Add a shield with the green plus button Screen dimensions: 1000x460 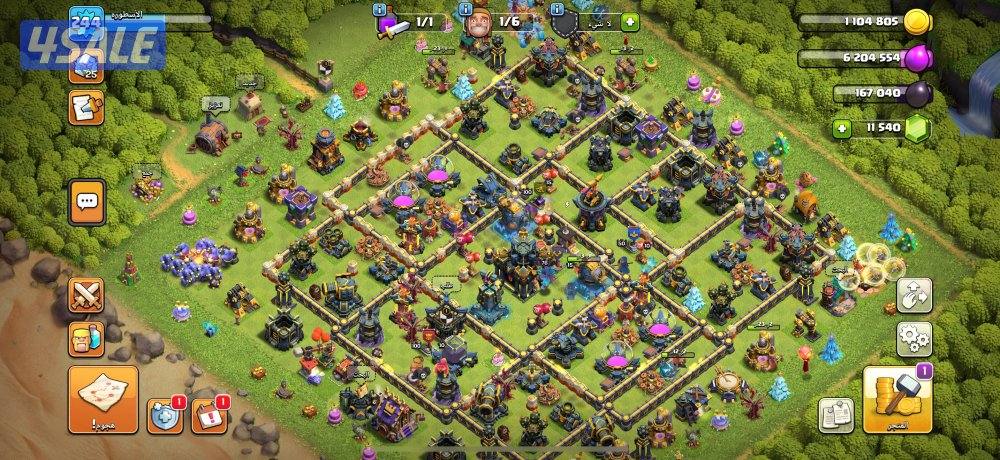(x=629, y=21)
